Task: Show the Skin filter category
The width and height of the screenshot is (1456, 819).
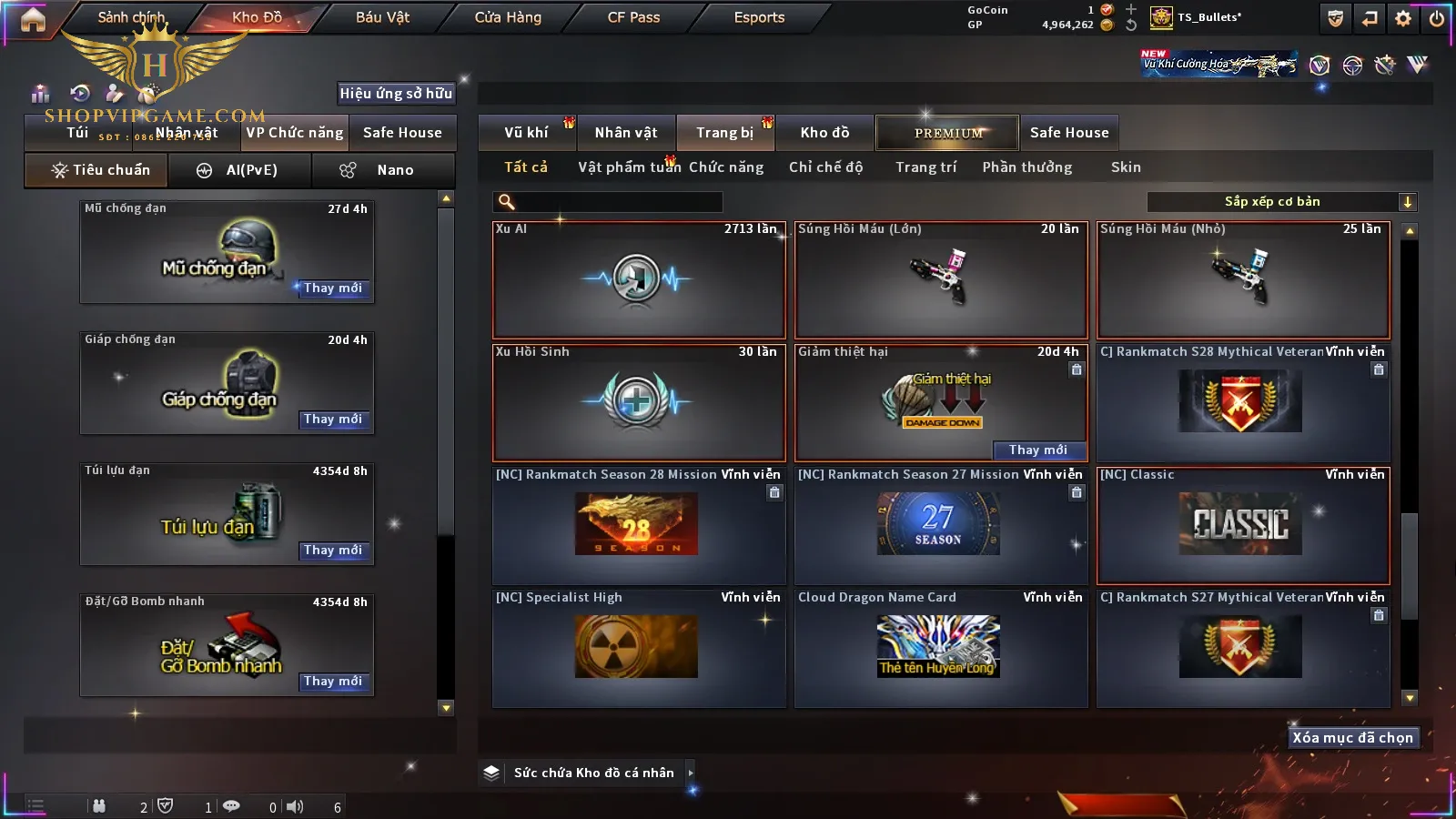Action: 1126,167
